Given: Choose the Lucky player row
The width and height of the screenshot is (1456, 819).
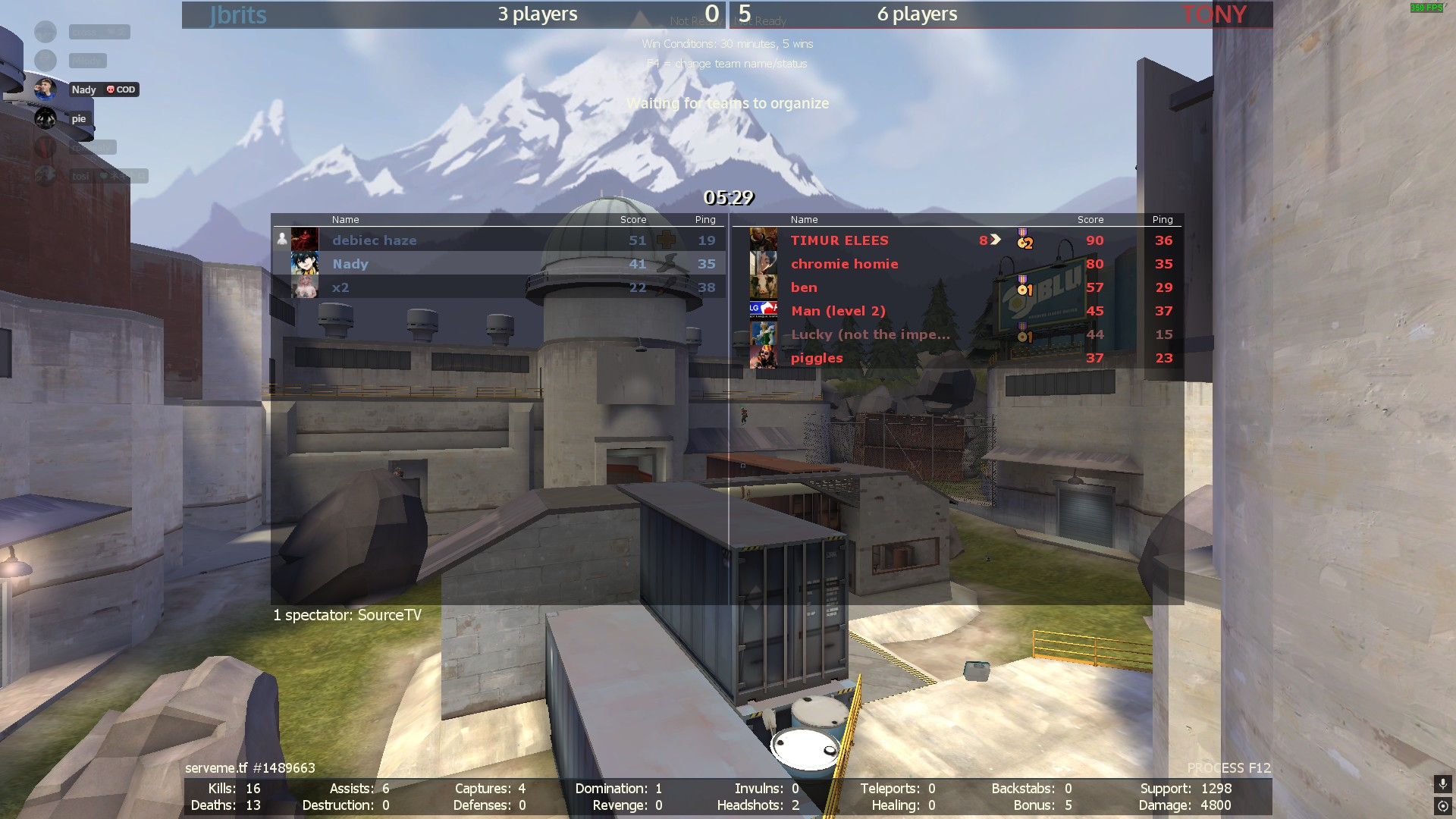Looking at the screenshot, I should 870,334.
